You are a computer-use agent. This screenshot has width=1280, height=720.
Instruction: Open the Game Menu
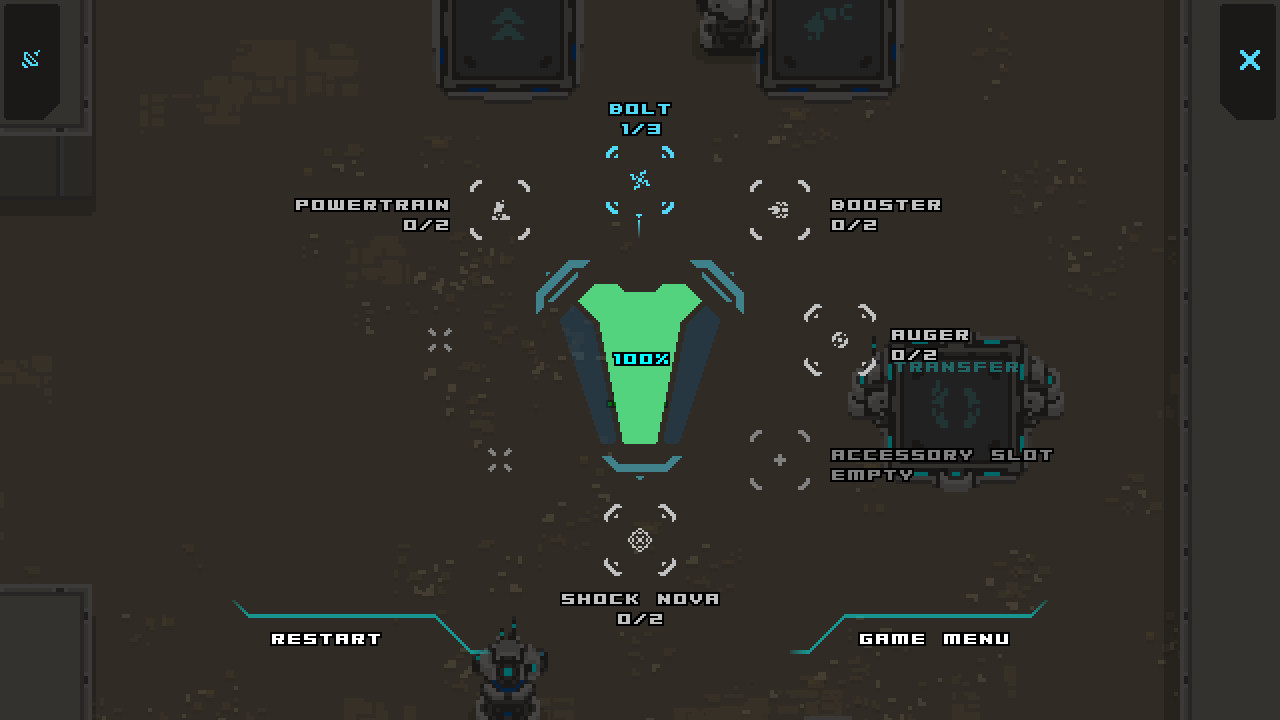point(934,638)
